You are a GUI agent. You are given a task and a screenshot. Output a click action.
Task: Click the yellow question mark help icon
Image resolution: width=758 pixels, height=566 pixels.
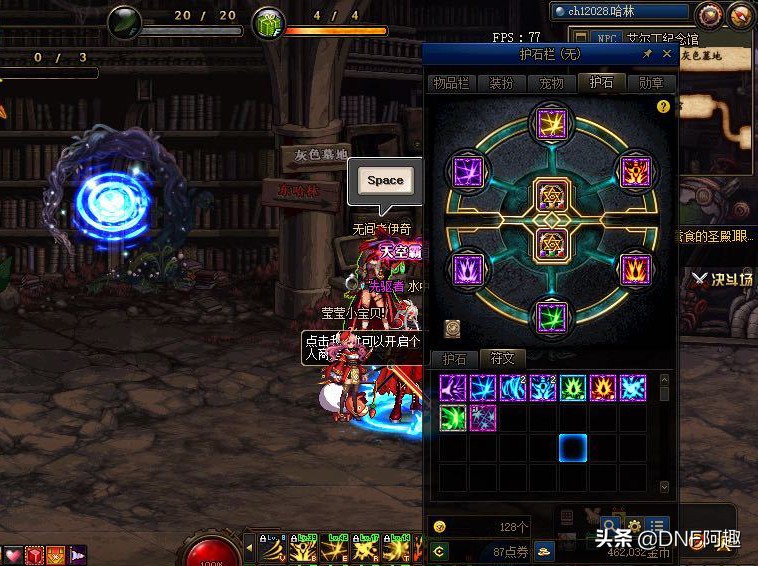pyautogui.click(x=662, y=106)
